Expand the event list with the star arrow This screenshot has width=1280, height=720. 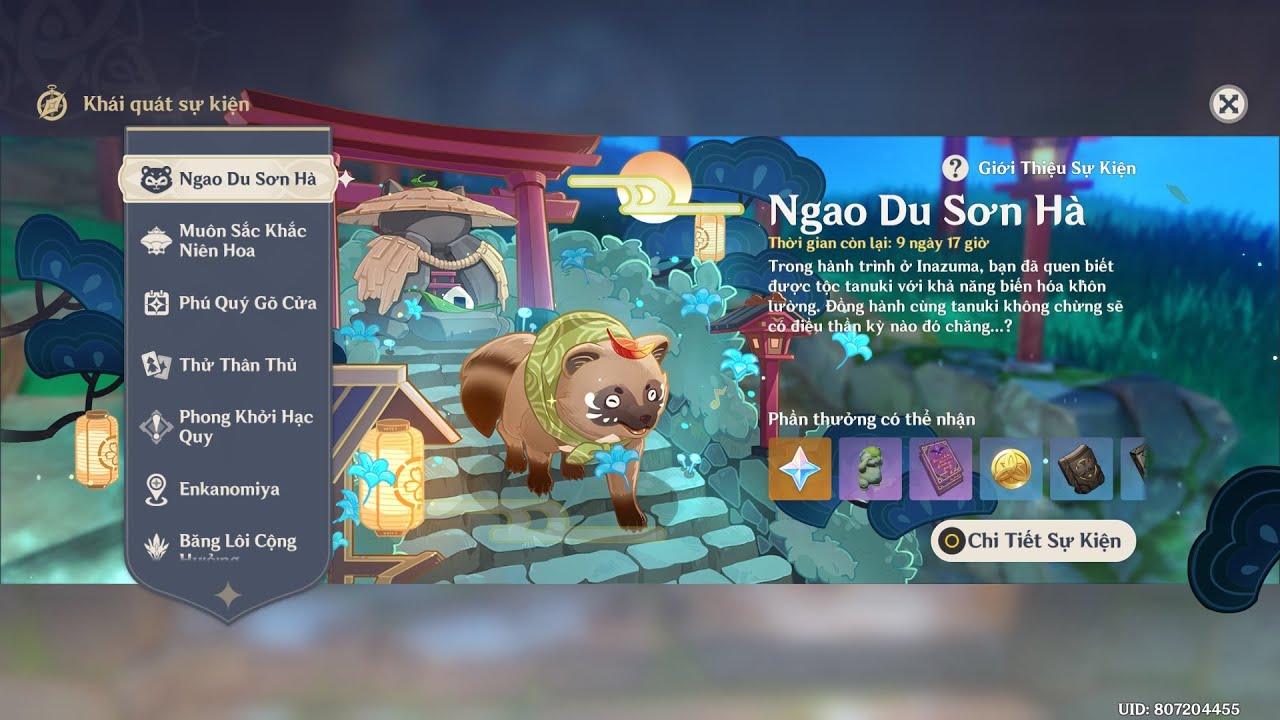[x=228, y=596]
